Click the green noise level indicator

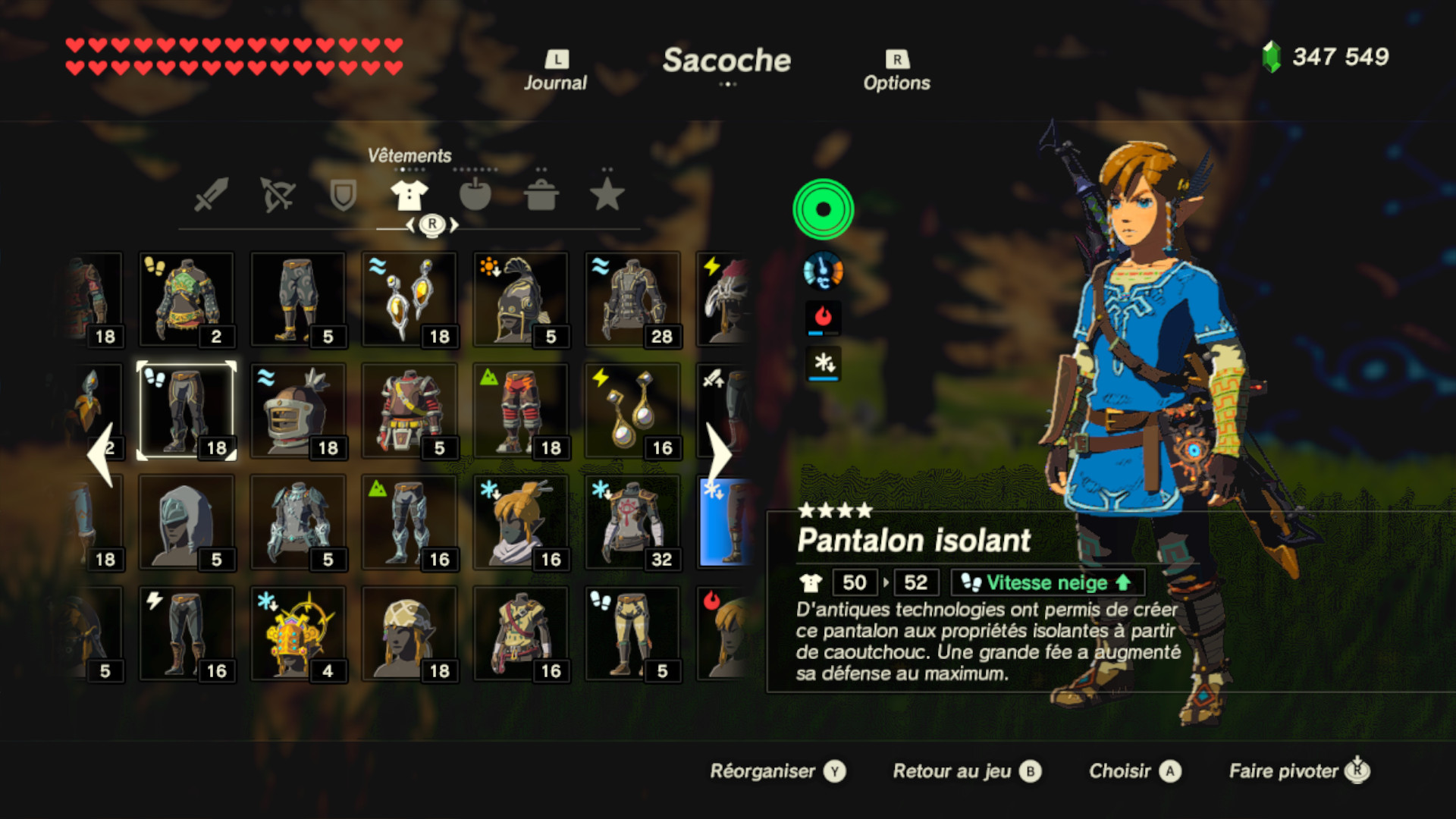tap(823, 209)
